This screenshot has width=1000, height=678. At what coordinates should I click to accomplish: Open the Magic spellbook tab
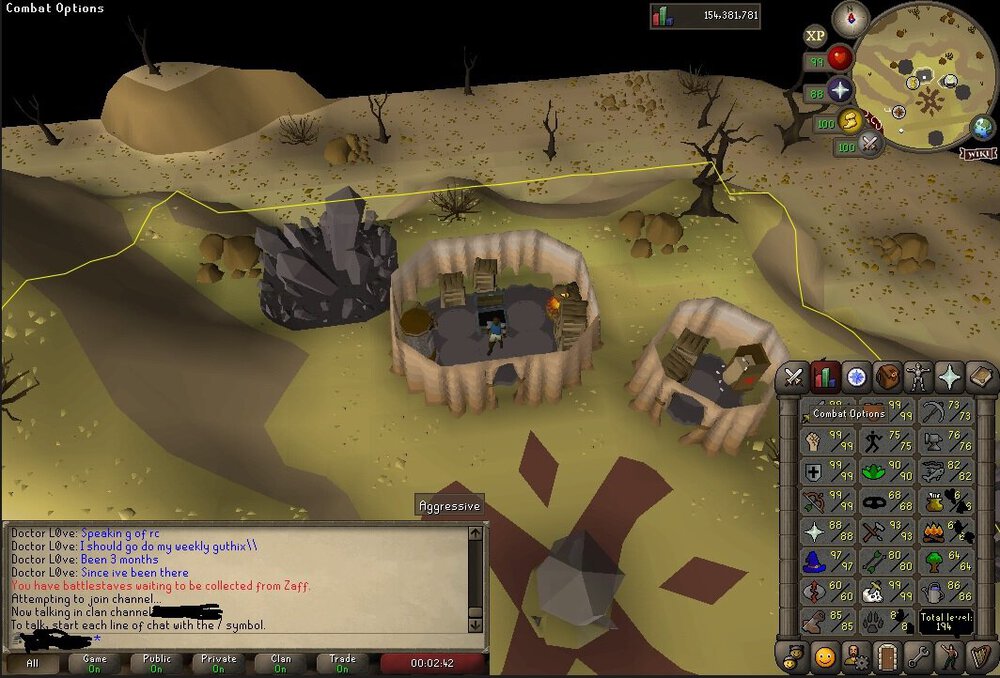coord(980,377)
